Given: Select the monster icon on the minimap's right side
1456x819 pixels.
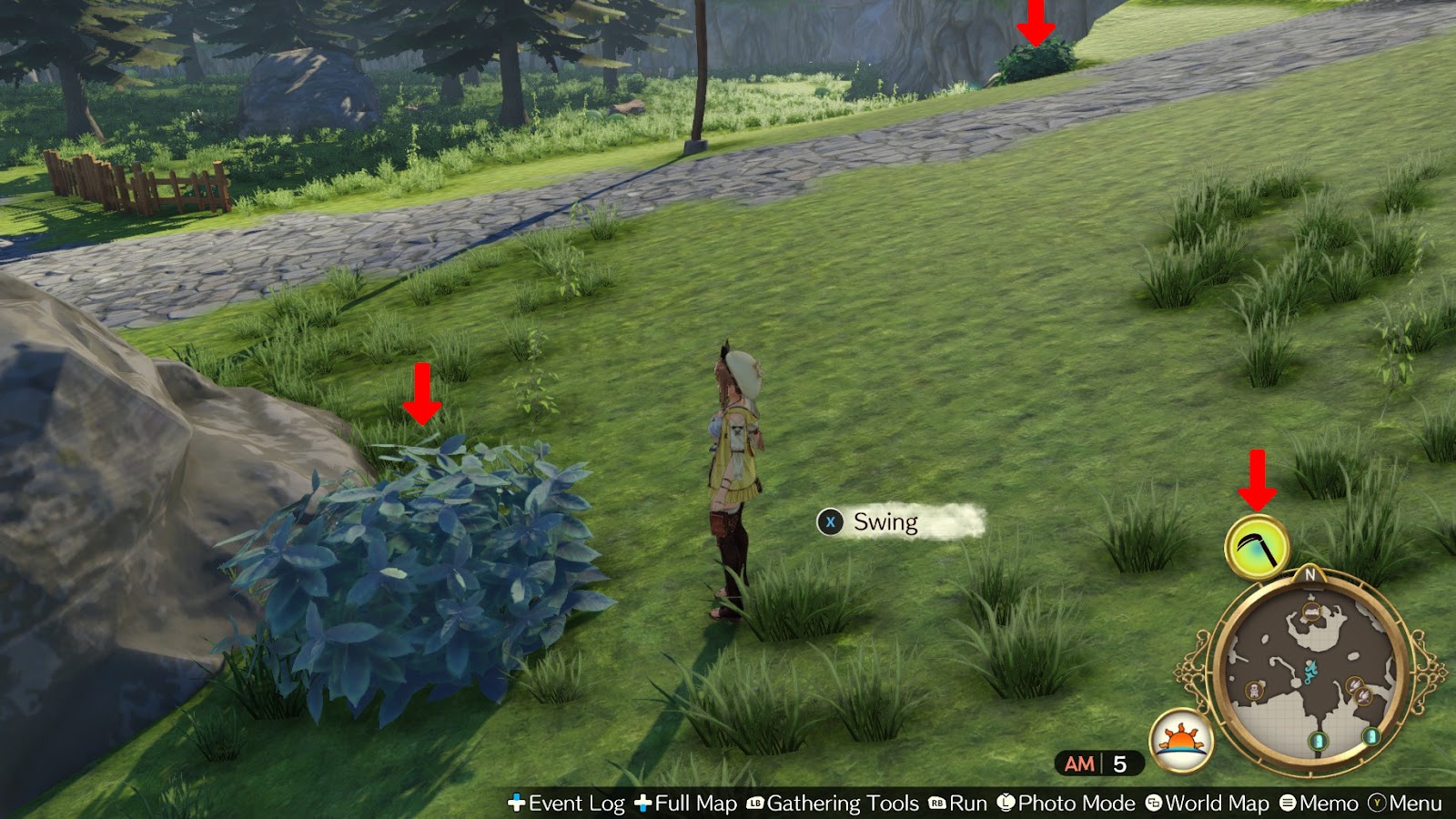Looking at the screenshot, I should (x=1356, y=687).
